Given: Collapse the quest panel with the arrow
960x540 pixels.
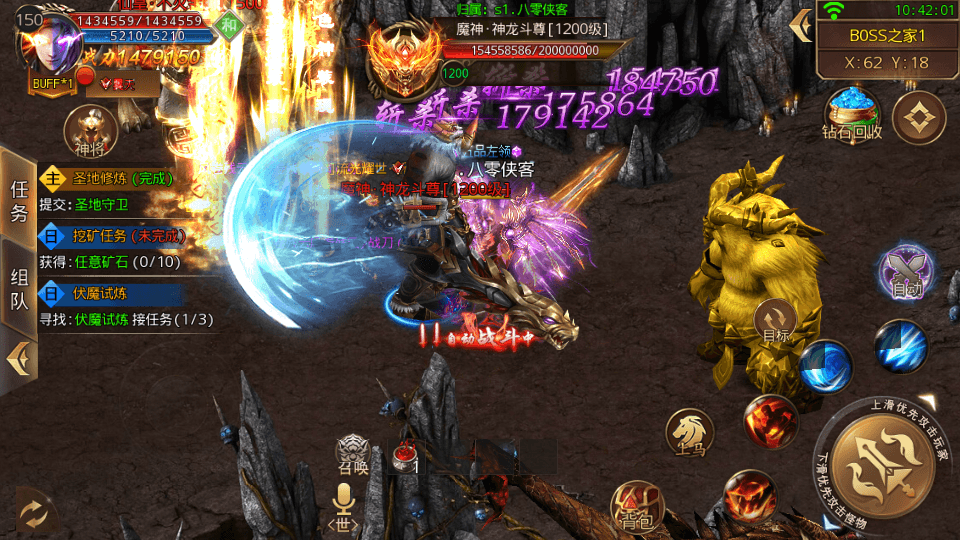Looking at the screenshot, I should pyautogui.click(x=18, y=357).
